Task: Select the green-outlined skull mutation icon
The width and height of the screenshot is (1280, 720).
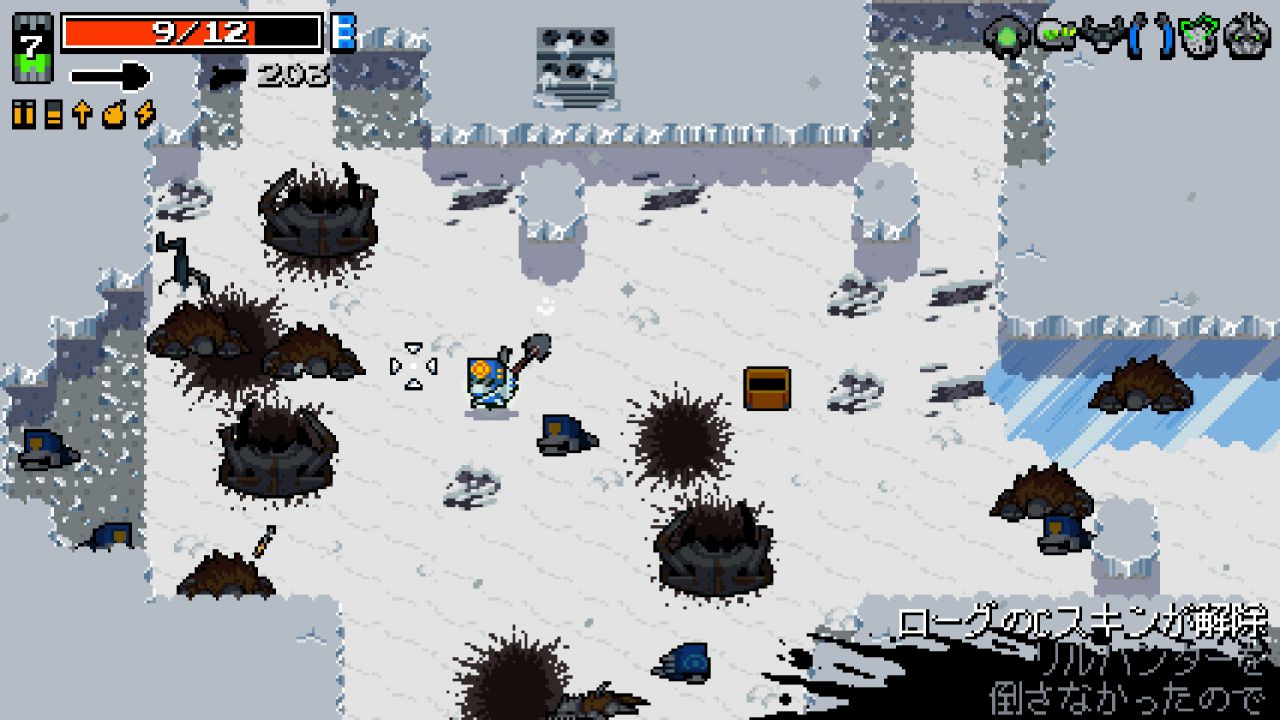Action: (1198, 36)
